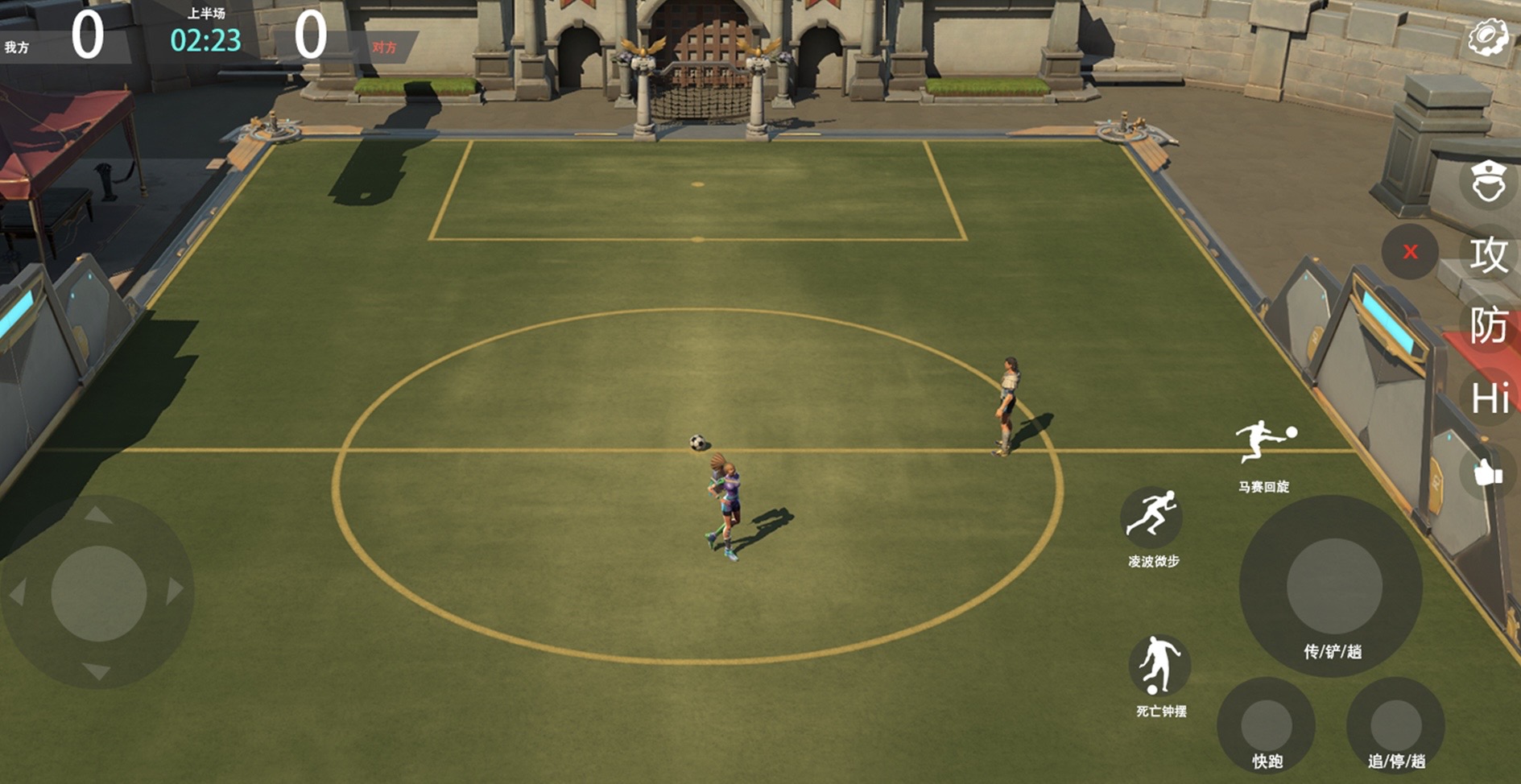Open the settings gear icon
The image size is (1521, 784).
pos(1487,37)
